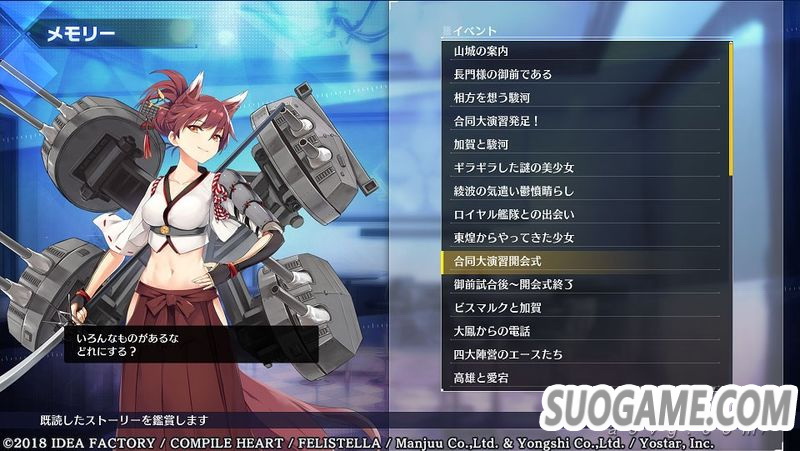Play the 四大陣営のエースたち event
The width and height of the screenshot is (800, 451).
click(580, 354)
